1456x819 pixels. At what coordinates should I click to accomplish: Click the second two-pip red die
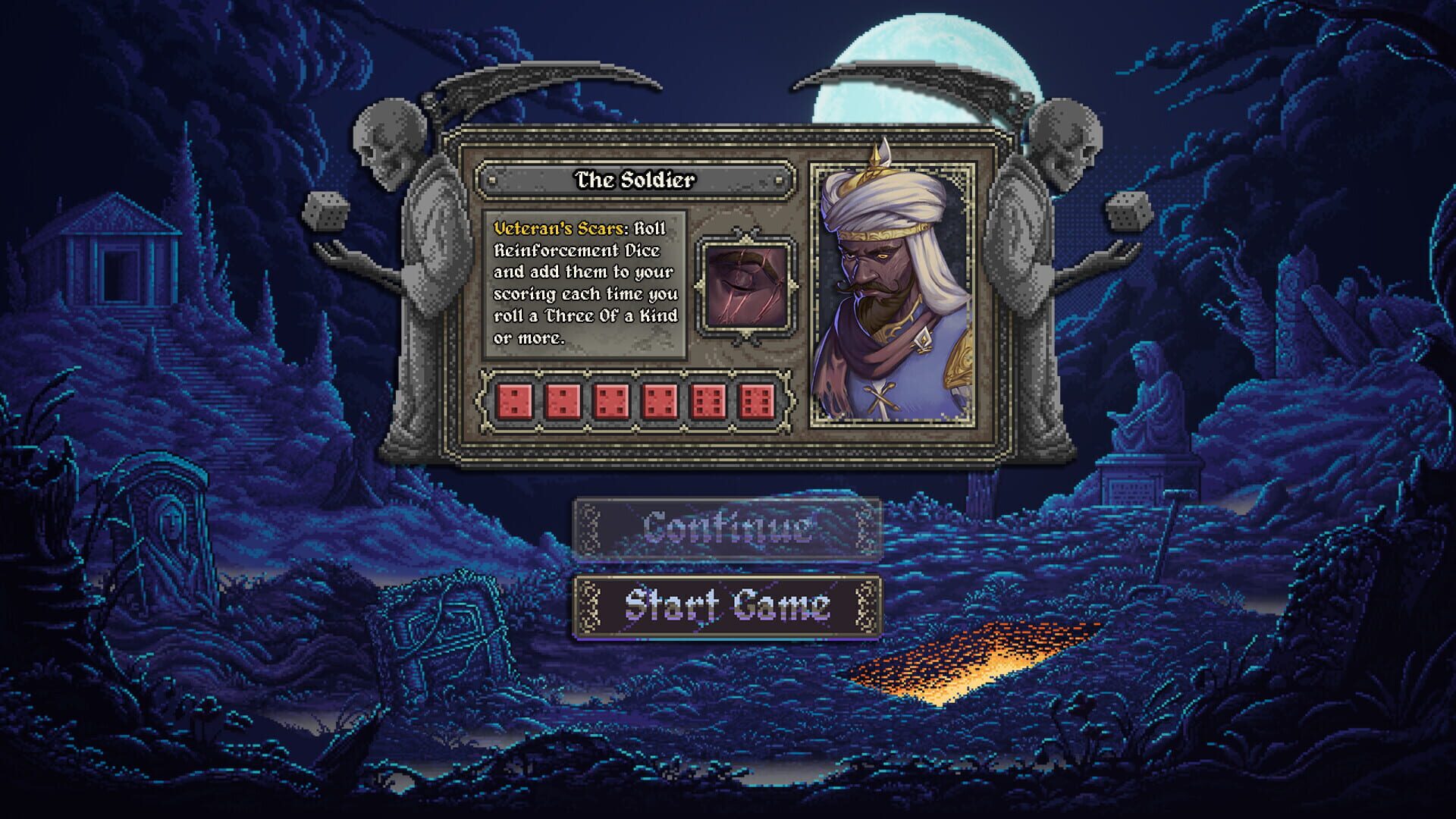pyautogui.click(x=563, y=402)
